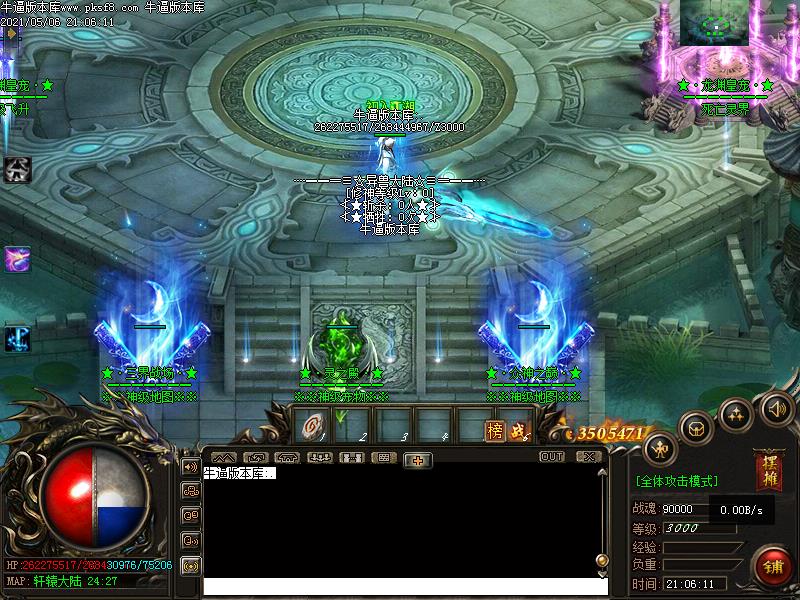
Task: Activate the purple skill icon on left edge
Action: 17,259
